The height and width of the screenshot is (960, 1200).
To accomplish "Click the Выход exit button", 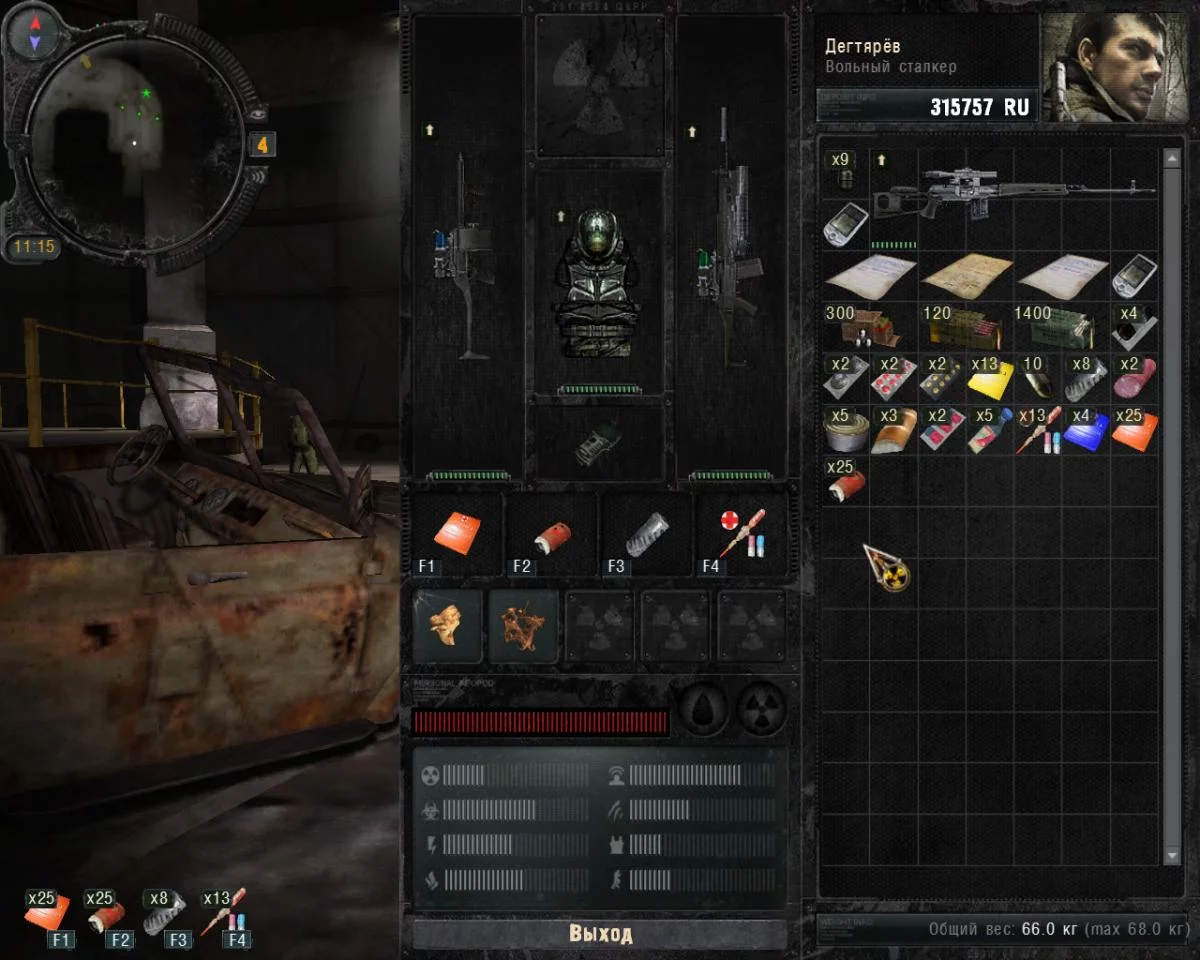I will tap(600, 934).
